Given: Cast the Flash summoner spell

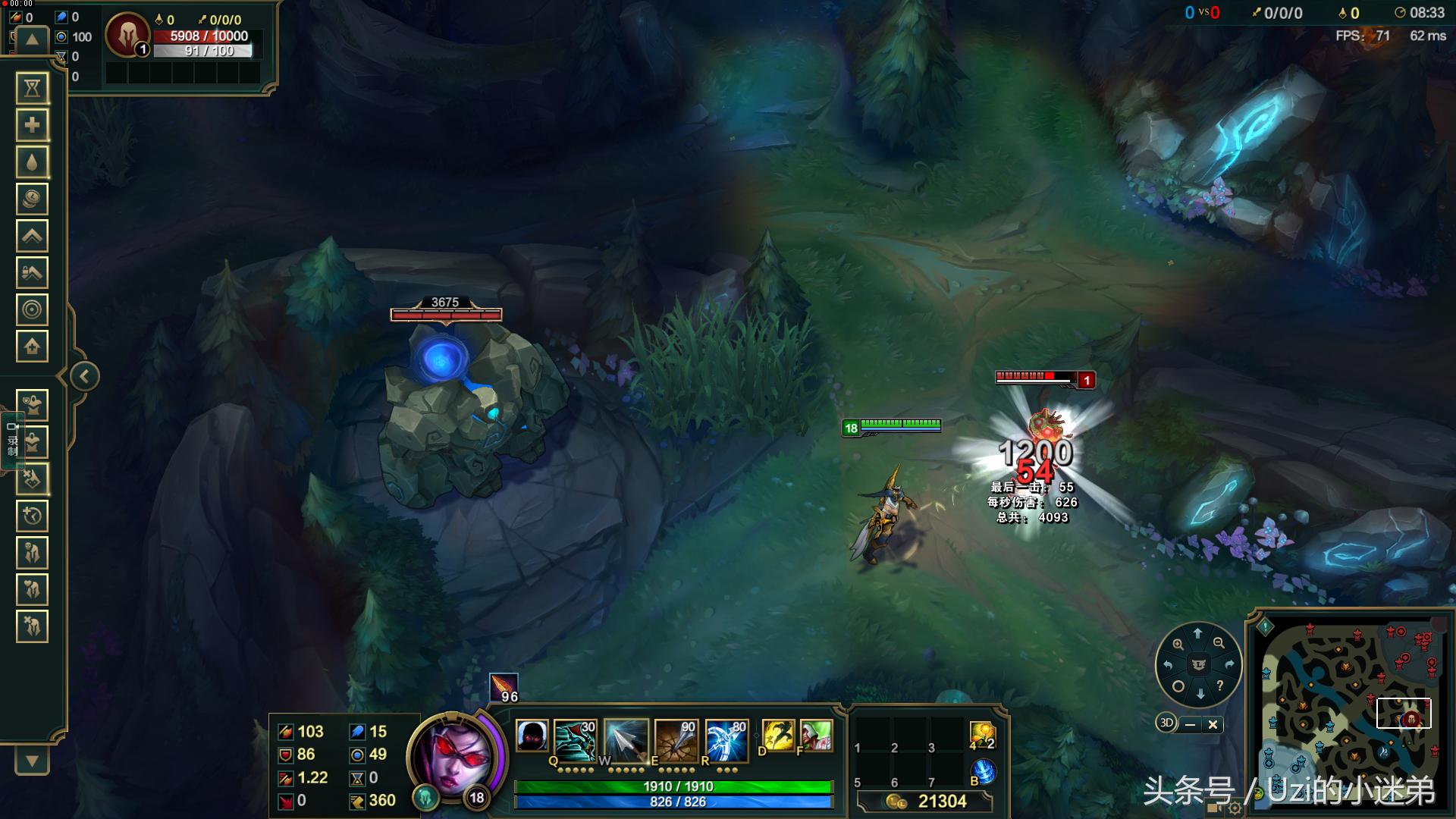Looking at the screenshot, I should (x=777, y=736).
